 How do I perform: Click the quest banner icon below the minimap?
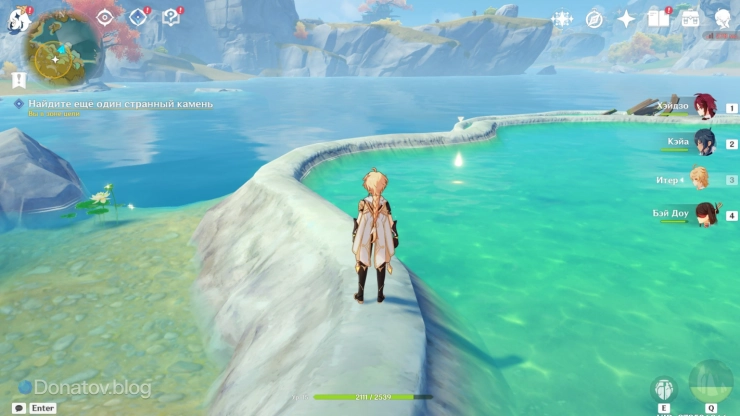19,79
